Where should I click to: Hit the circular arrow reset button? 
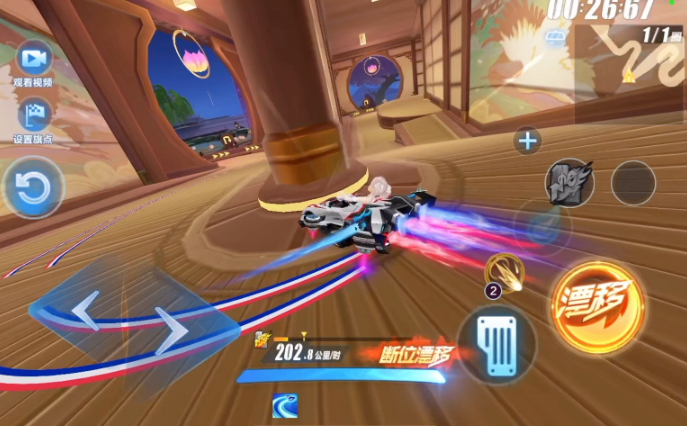pyautogui.click(x=33, y=188)
